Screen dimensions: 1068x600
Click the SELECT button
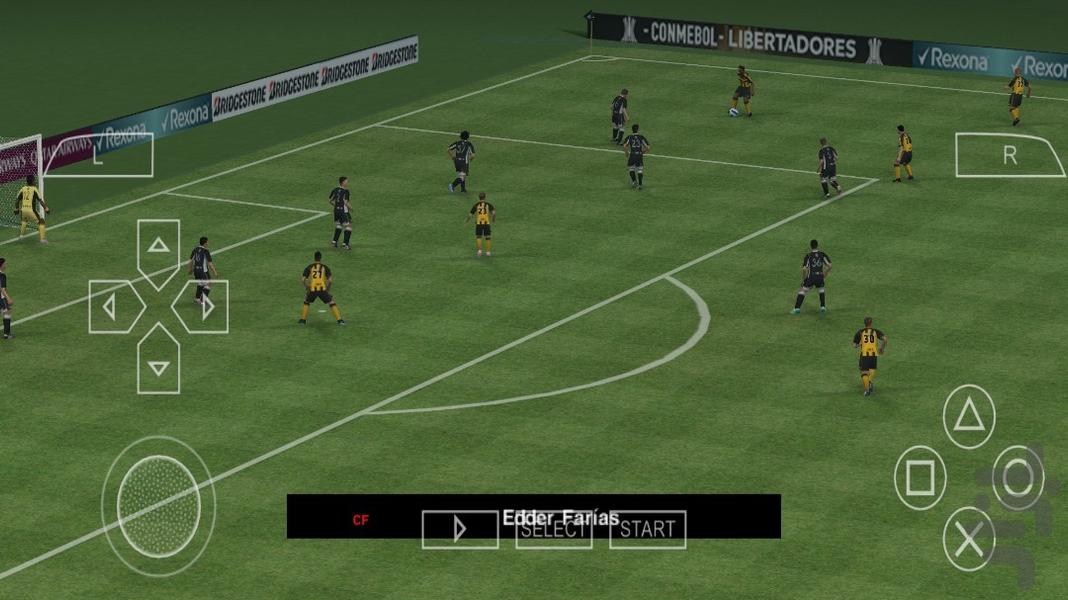click(553, 530)
